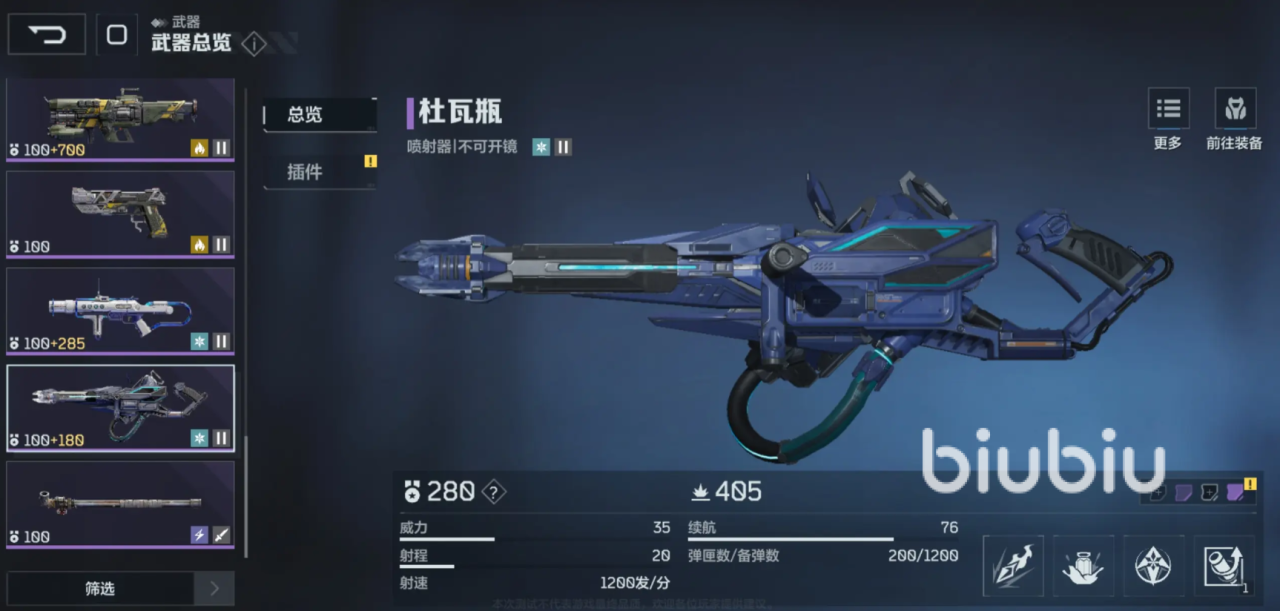Switch to the 总览 overview tab
The width and height of the screenshot is (1280, 611).
coord(318,115)
